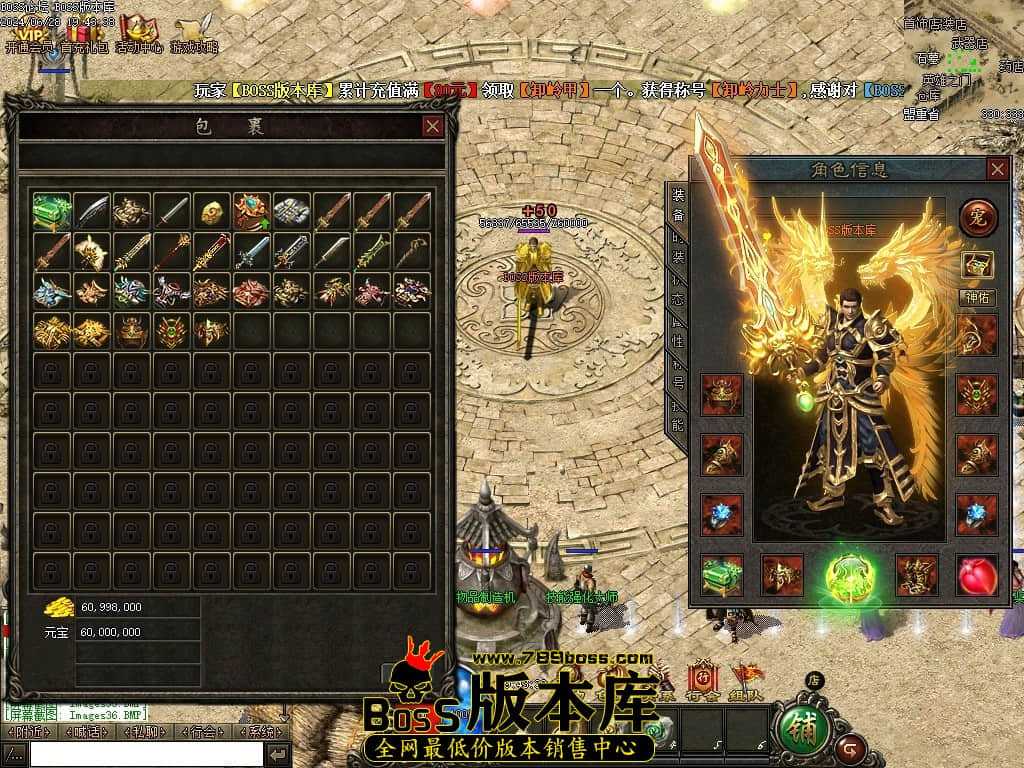Click the 神佑 button

coord(977,296)
